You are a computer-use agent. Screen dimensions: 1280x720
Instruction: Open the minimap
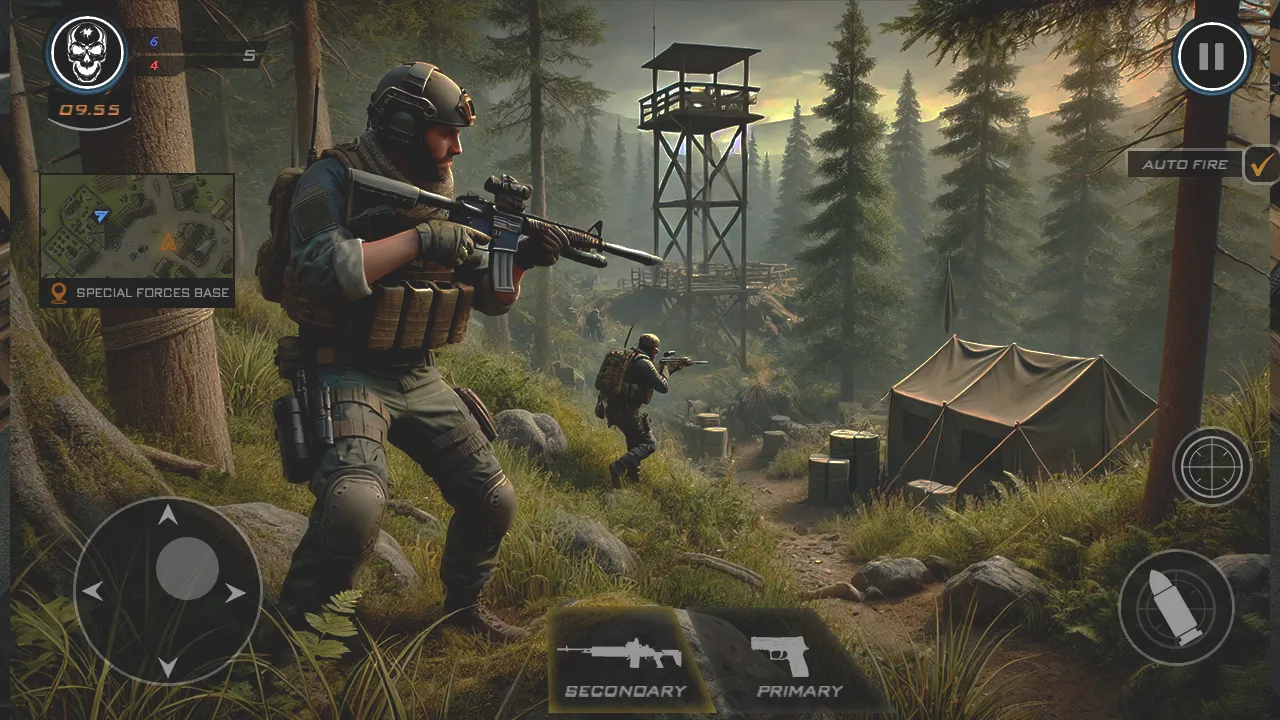point(137,227)
